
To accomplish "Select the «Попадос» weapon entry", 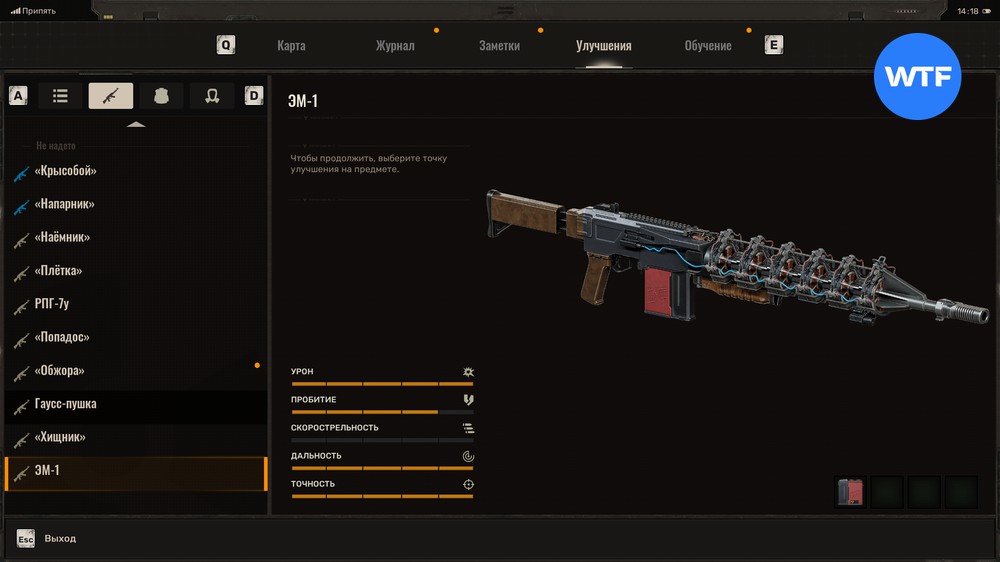I will coord(62,338).
